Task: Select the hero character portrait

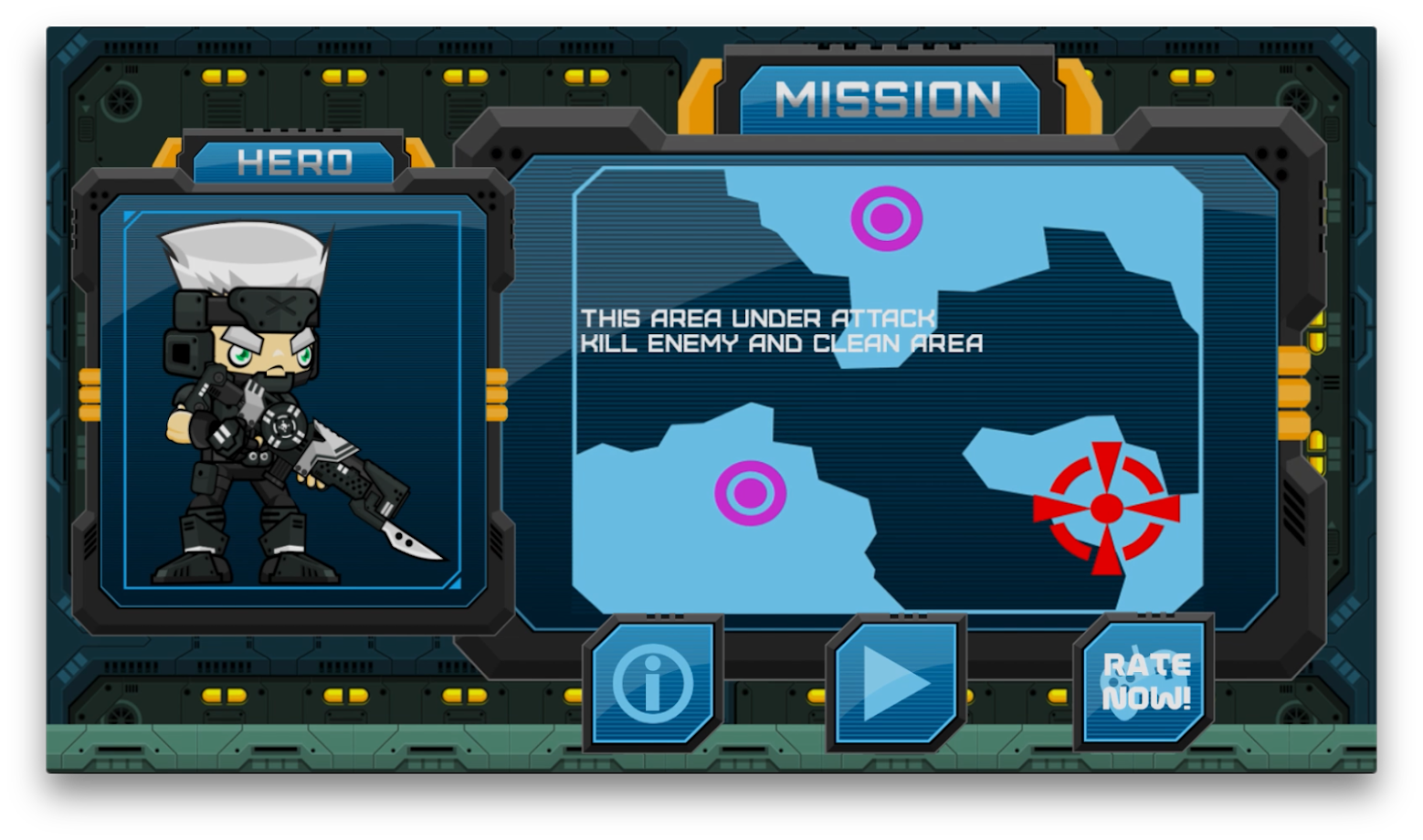Action: (292, 402)
